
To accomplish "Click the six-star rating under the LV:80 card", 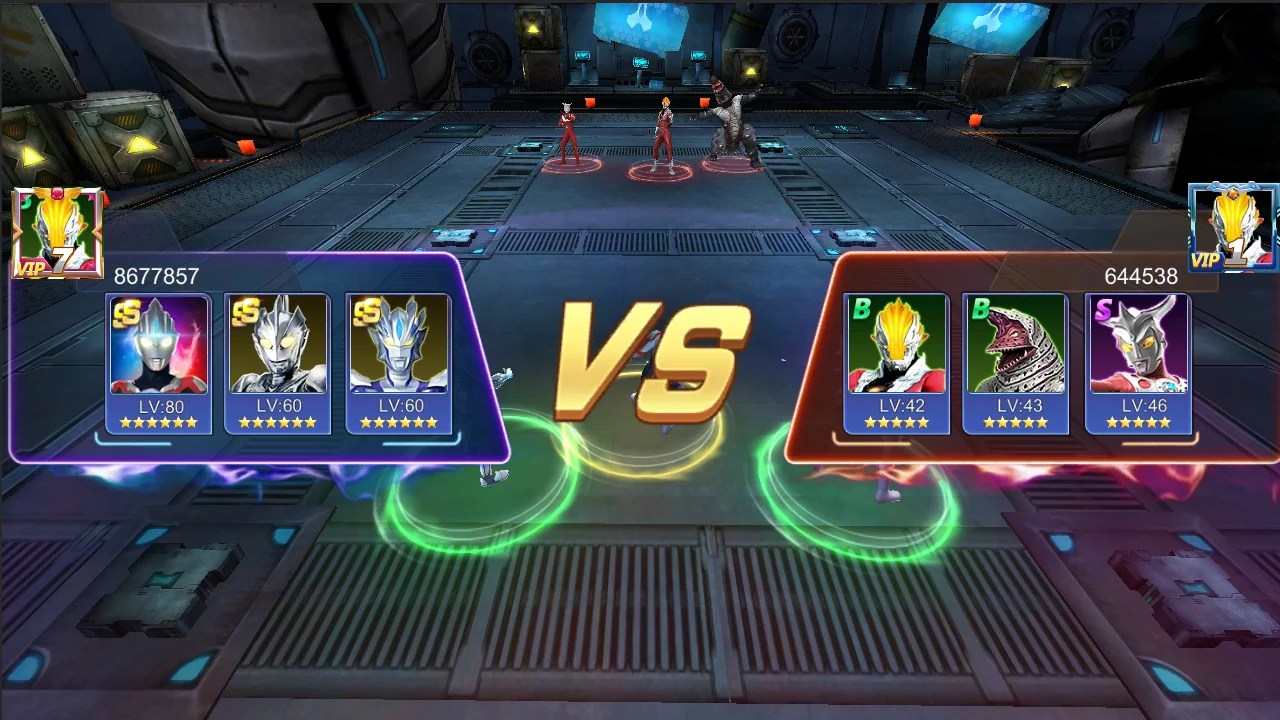I will pyautogui.click(x=157, y=421).
